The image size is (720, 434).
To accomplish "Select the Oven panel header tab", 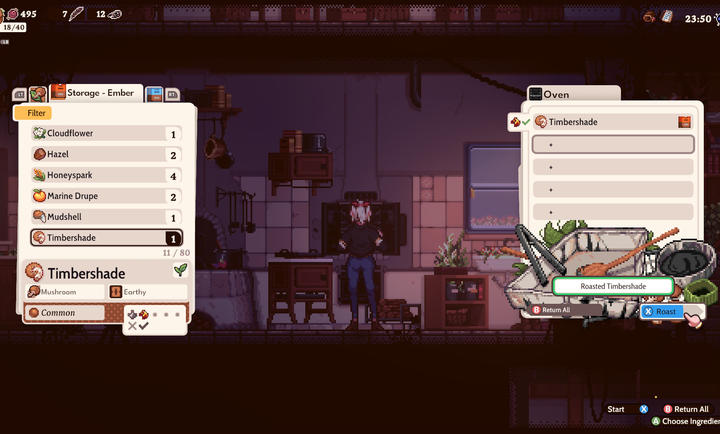I will click(573, 94).
